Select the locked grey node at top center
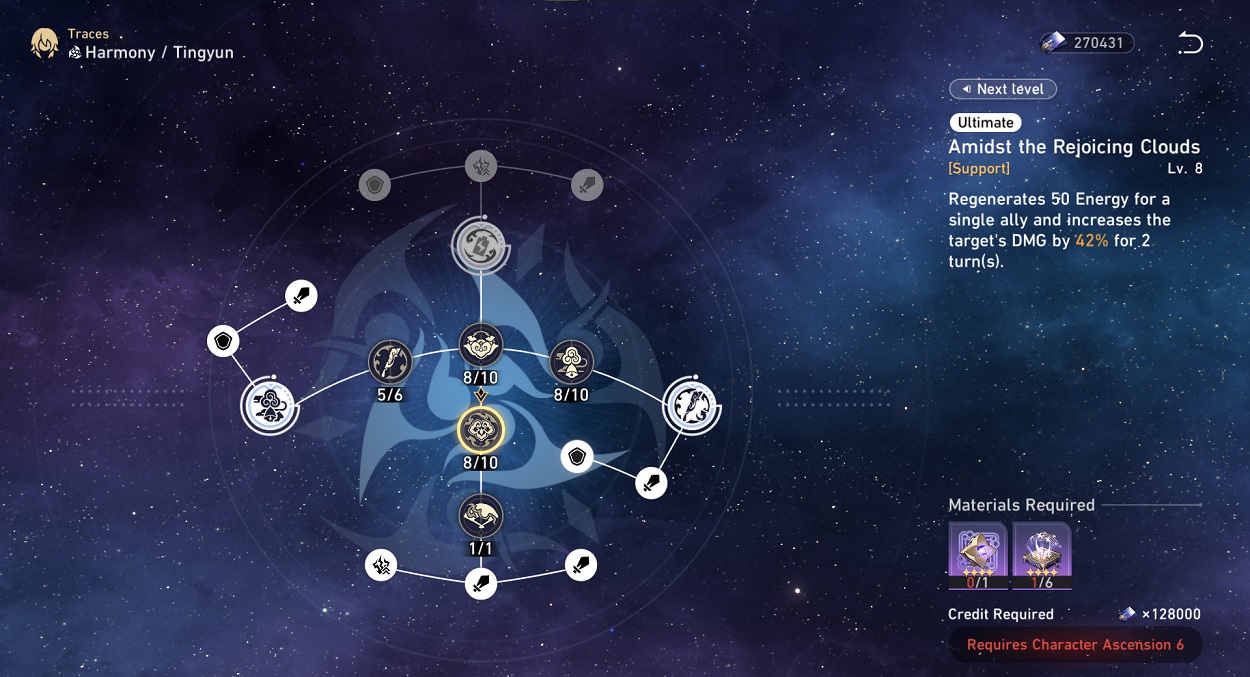The width and height of the screenshot is (1250, 677). (x=481, y=166)
